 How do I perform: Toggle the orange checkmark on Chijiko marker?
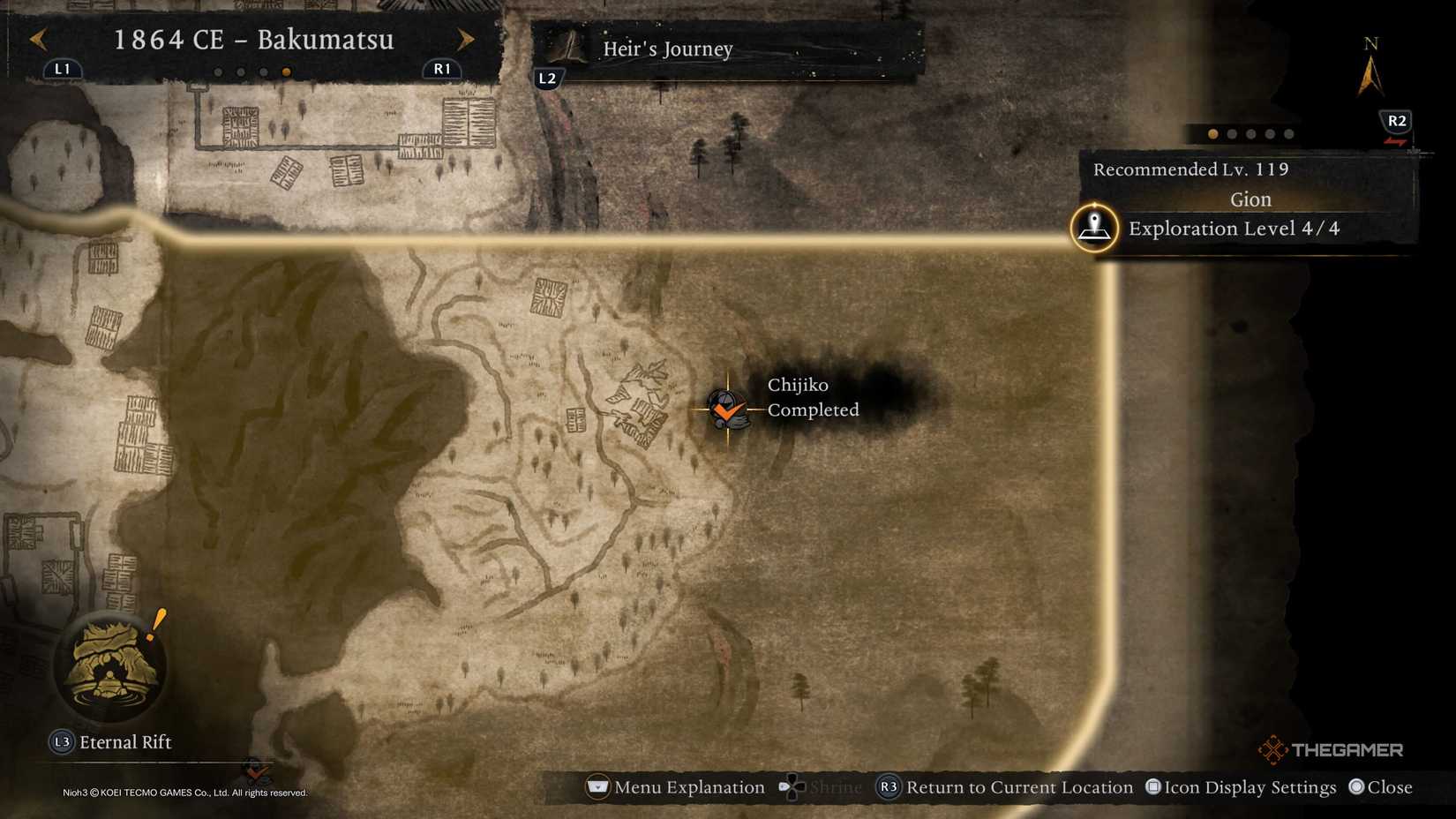pos(727,409)
